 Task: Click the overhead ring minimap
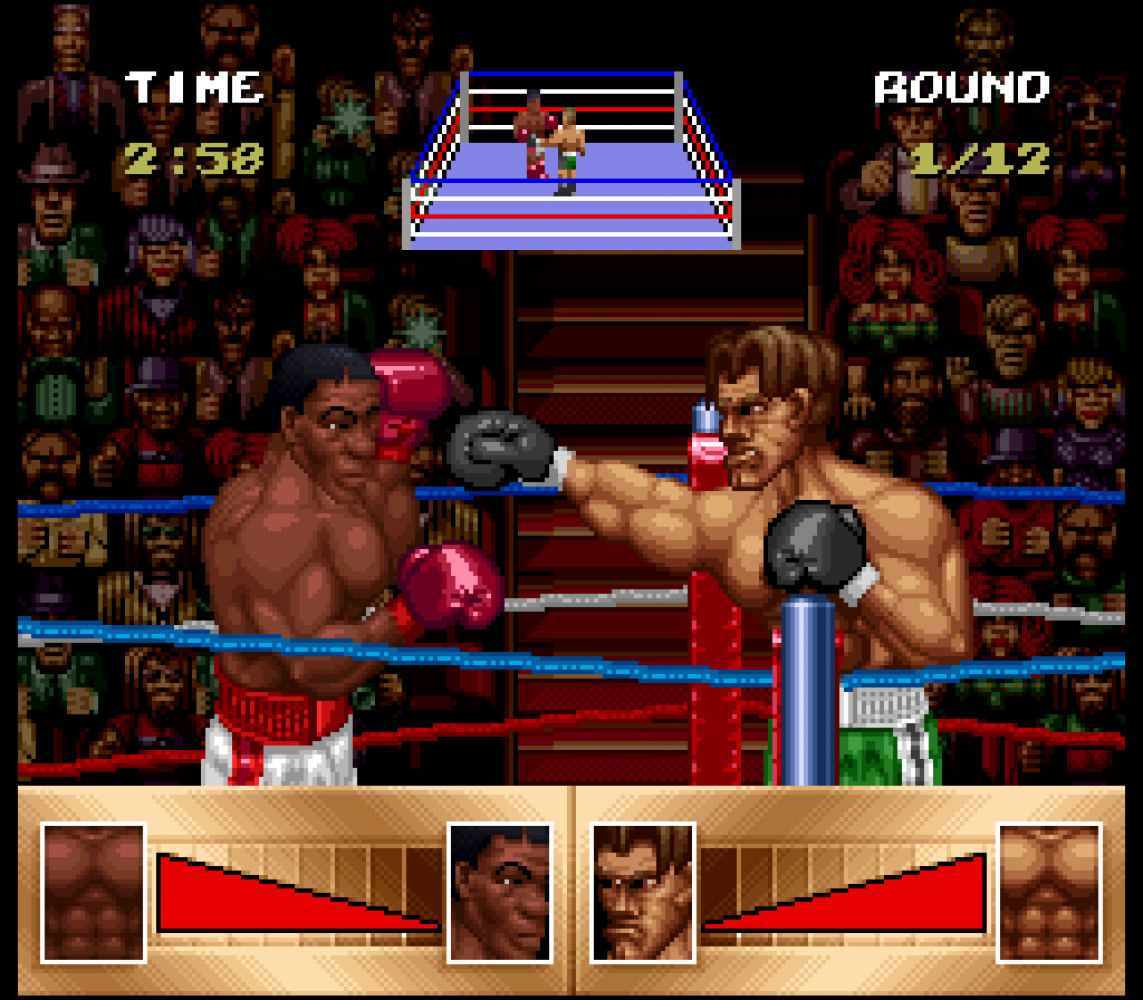(571, 160)
